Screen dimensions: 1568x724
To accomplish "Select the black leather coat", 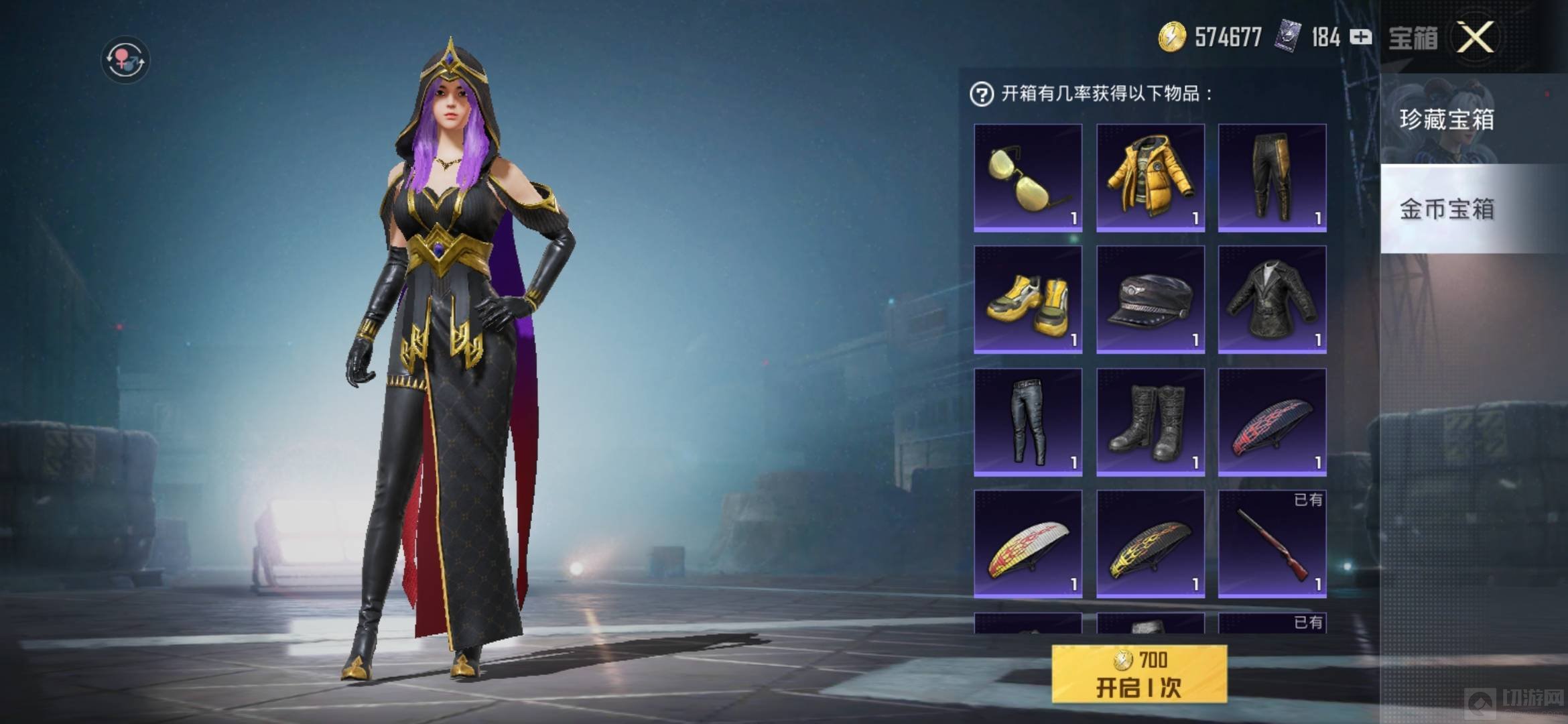I will click(x=1272, y=300).
